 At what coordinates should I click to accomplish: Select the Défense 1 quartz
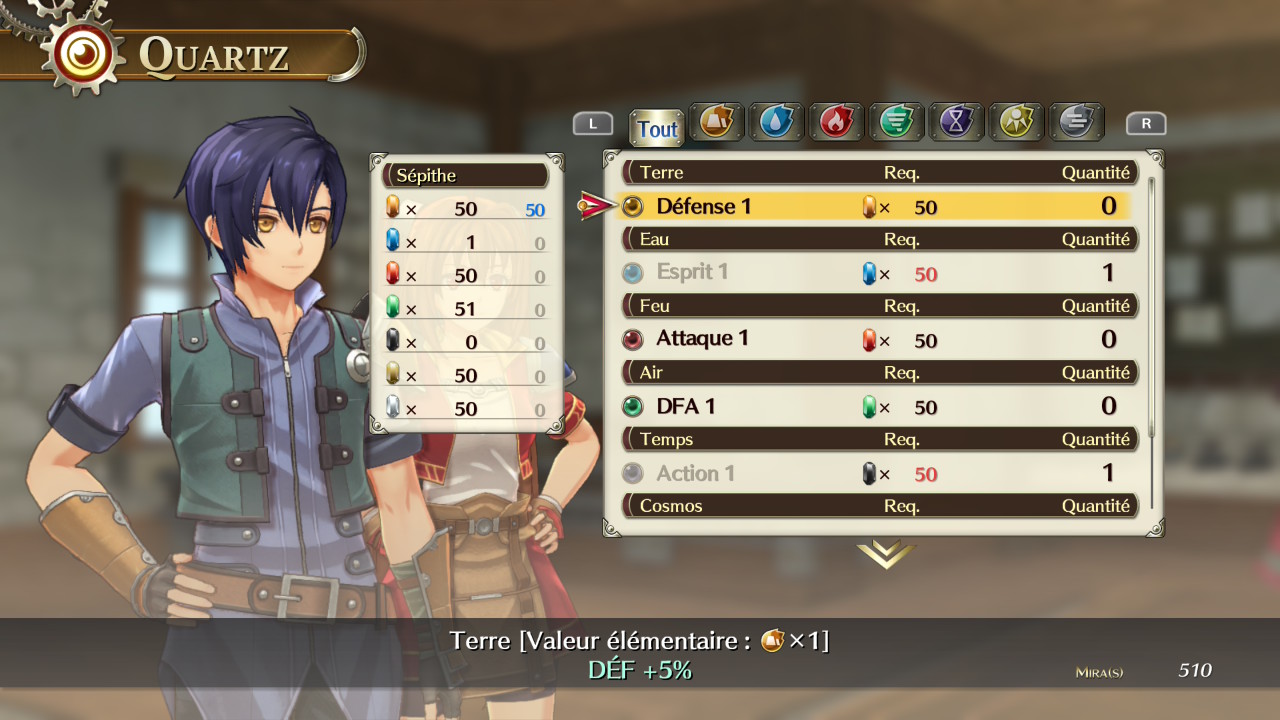704,206
